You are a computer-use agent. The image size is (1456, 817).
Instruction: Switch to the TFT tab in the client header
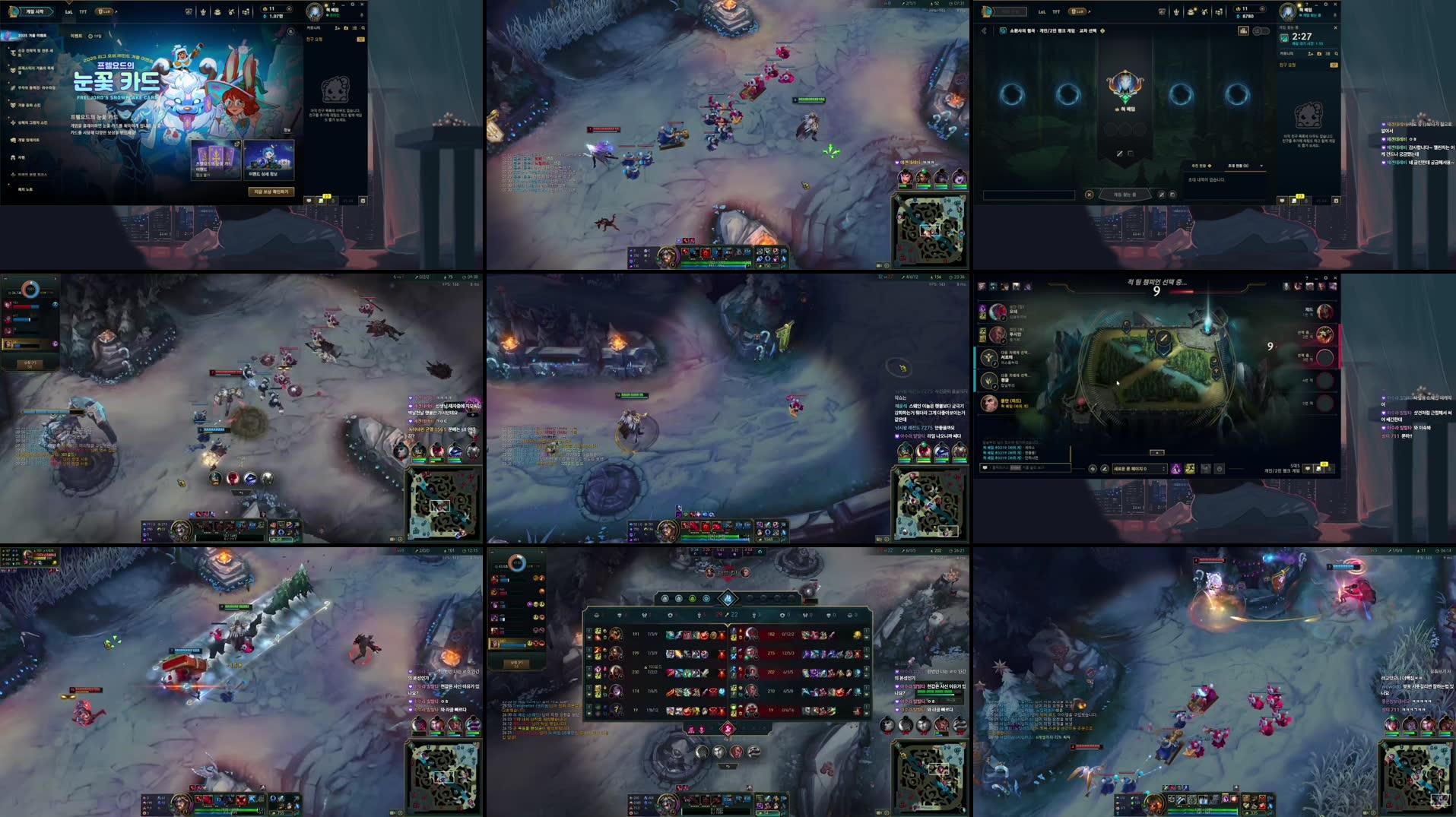(x=1056, y=11)
